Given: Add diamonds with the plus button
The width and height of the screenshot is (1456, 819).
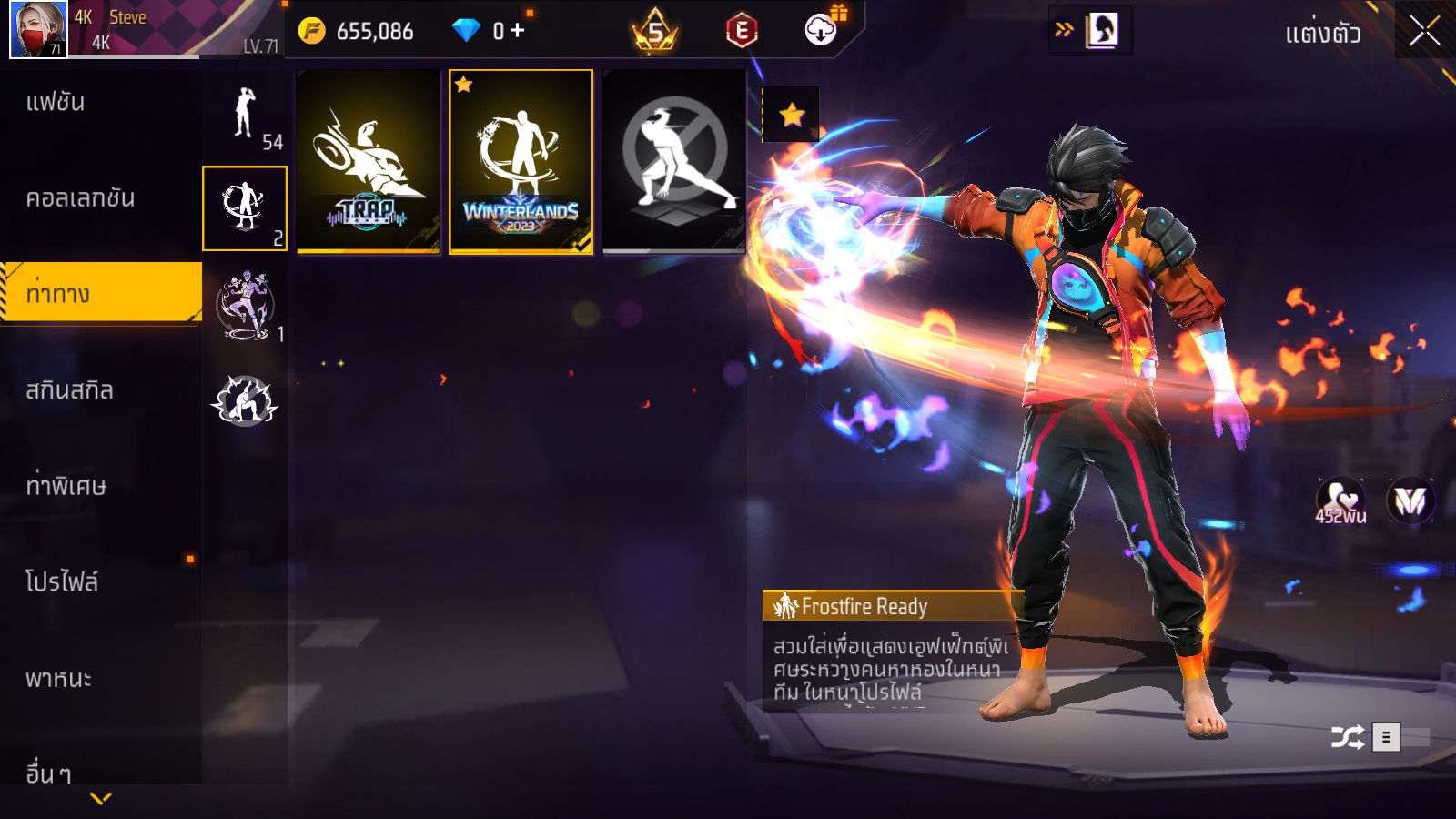Looking at the screenshot, I should 518,31.
